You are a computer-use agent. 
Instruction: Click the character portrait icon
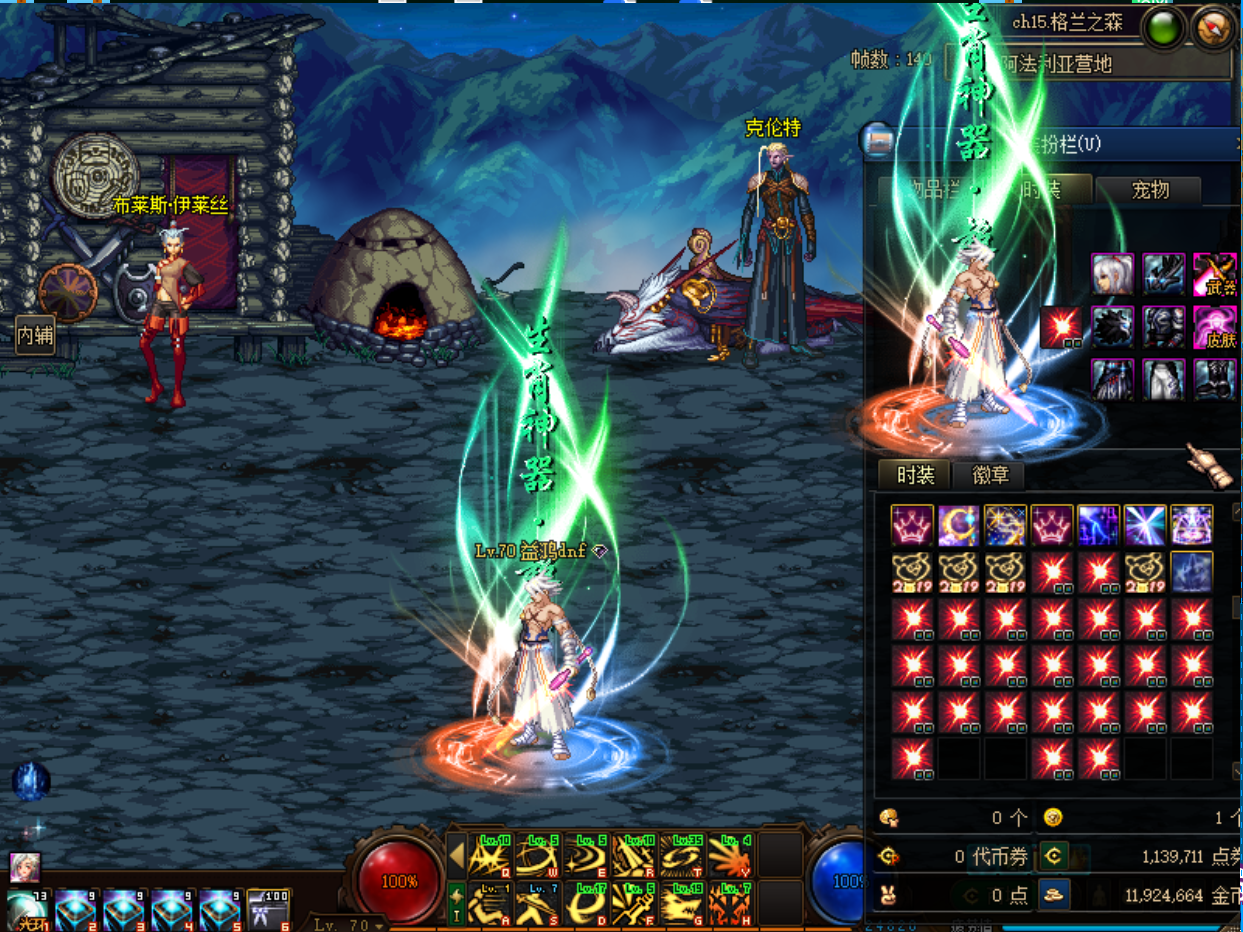pos(24,866)
